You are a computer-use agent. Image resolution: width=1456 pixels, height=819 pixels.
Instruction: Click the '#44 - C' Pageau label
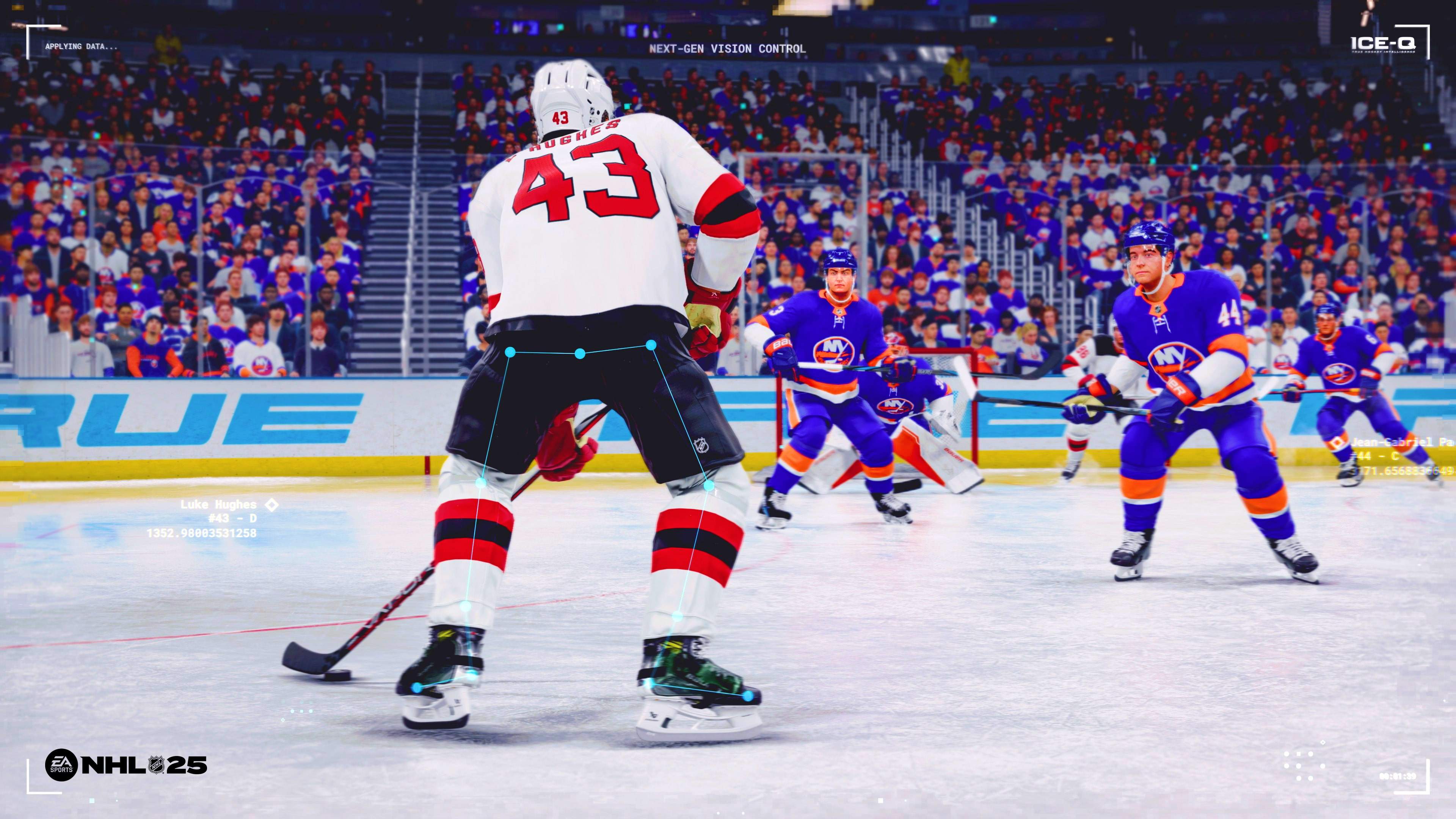1376,456
